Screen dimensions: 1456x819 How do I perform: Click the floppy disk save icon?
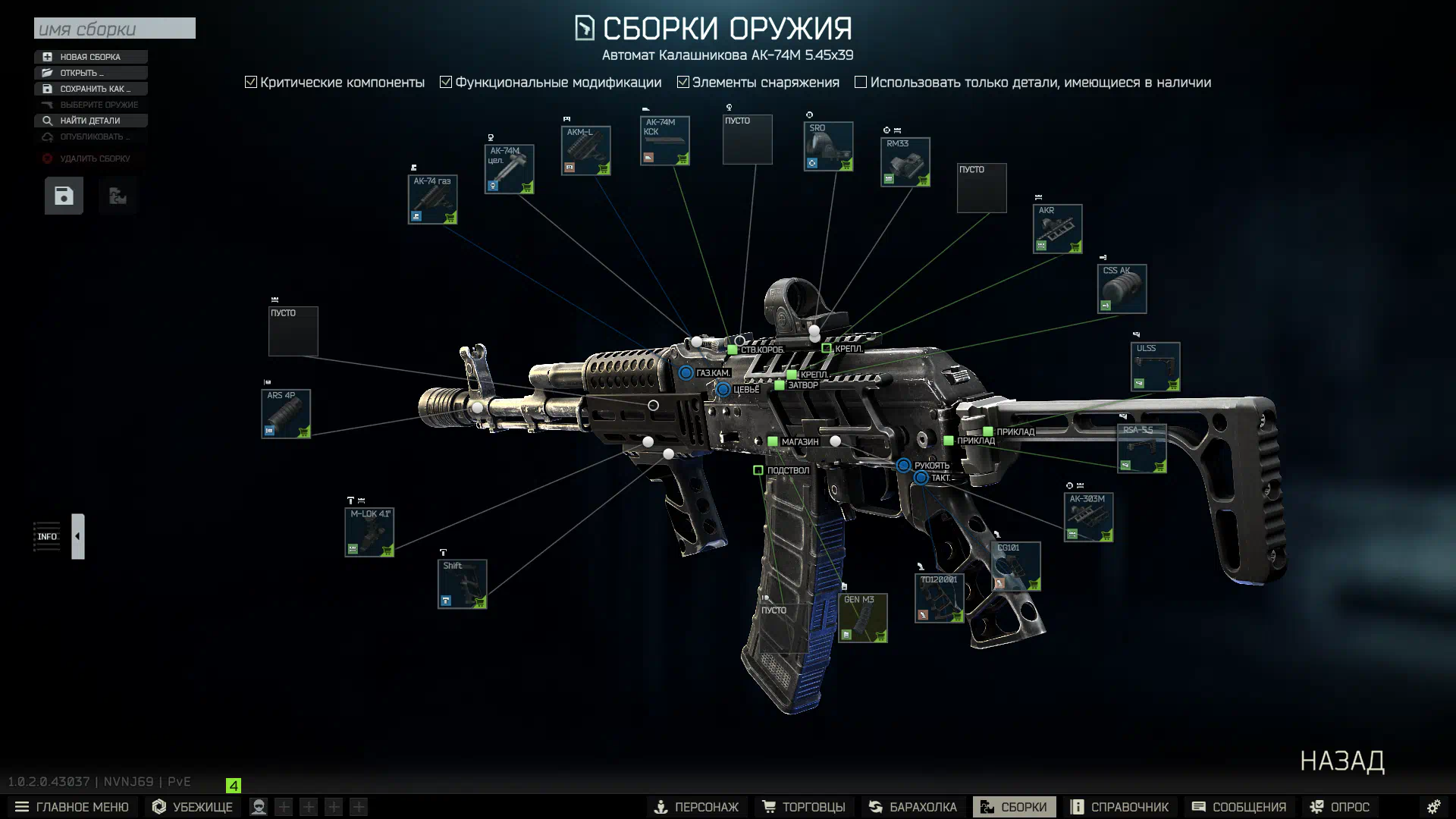point(64,196)
